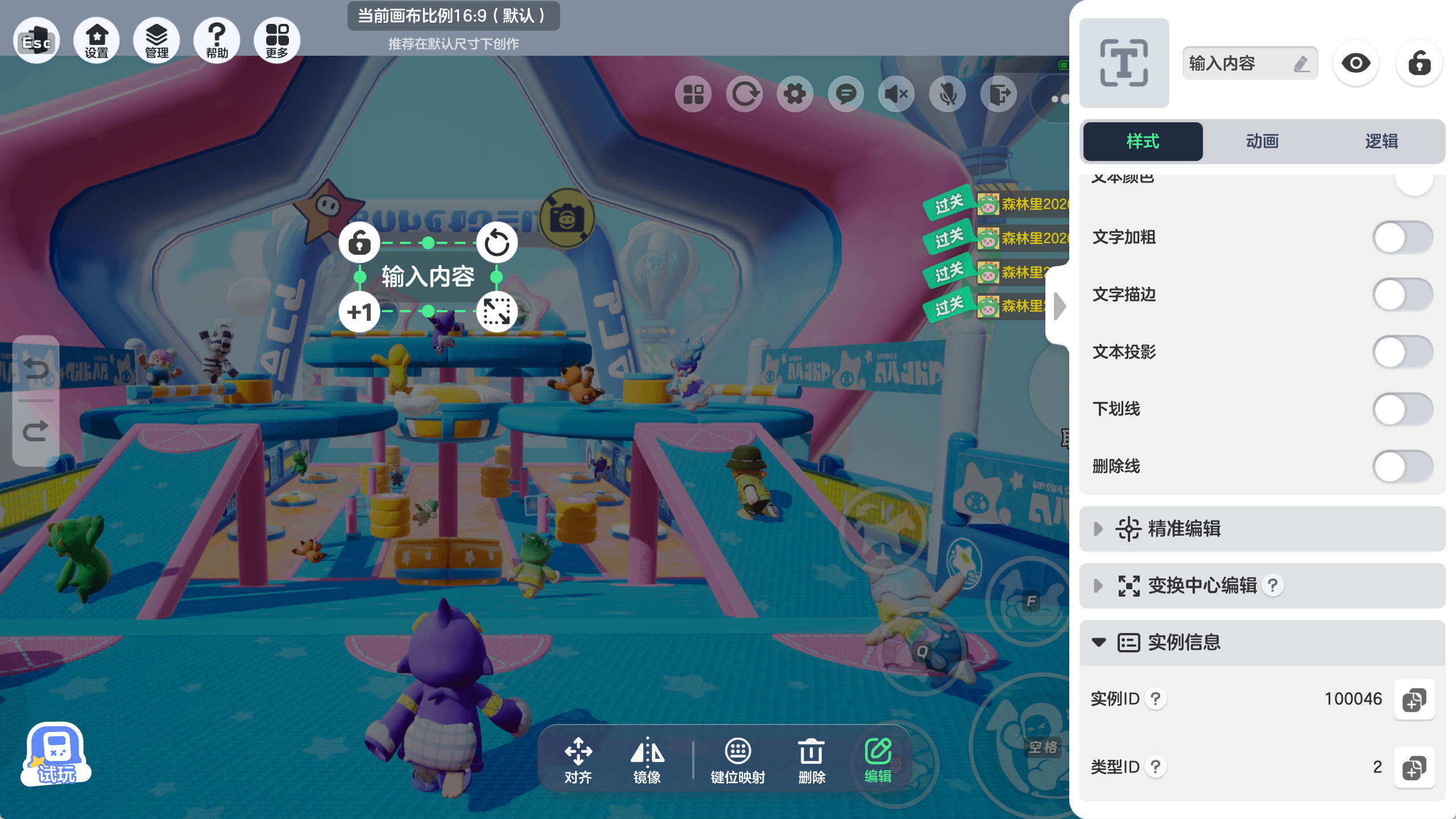Open the 键位映射 key mapping tool
1456x819 pixels.
tap(738, 761)
